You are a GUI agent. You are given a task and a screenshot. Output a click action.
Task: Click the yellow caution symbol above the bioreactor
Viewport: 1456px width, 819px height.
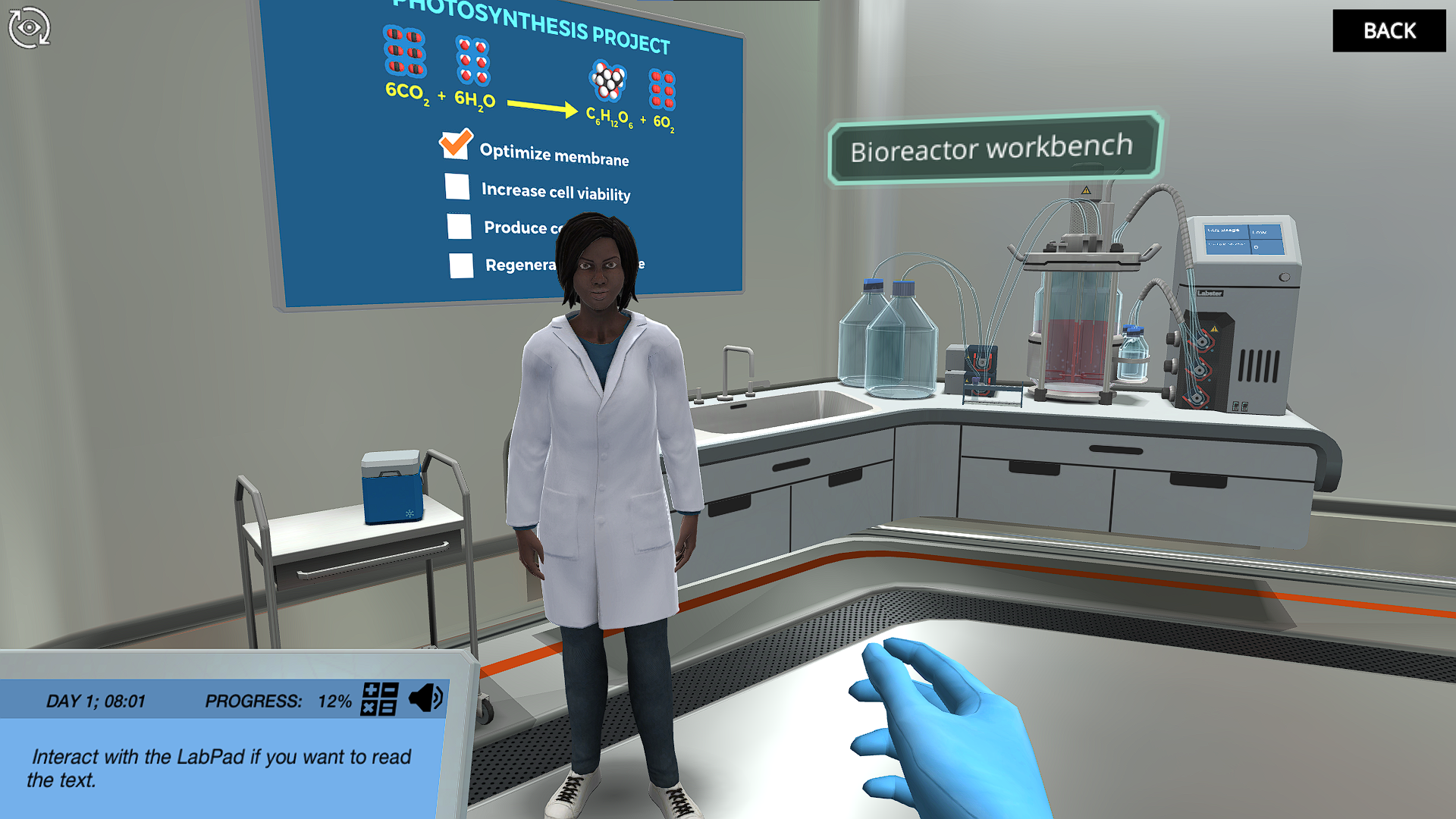[1086, 190]
